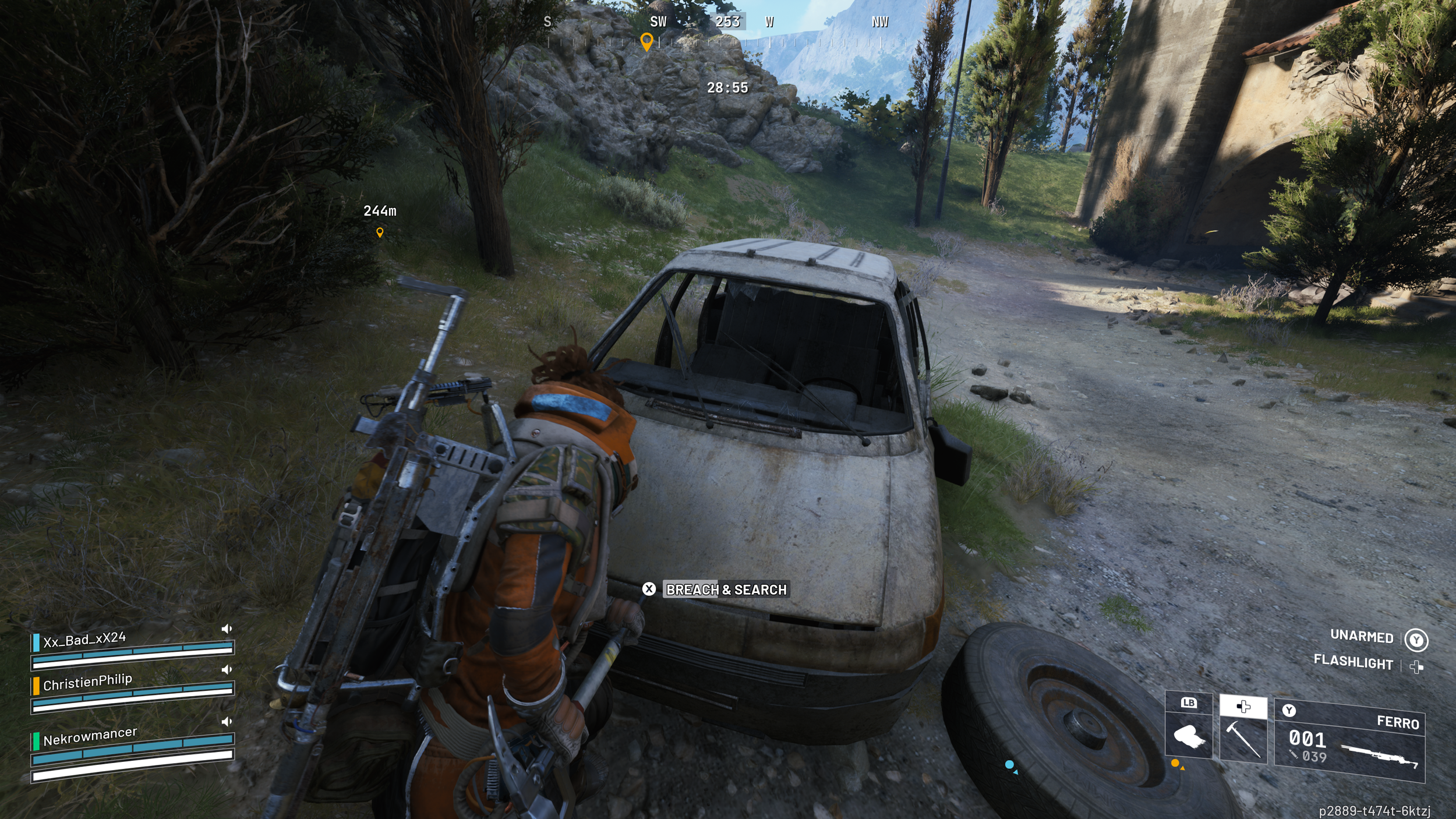Select the bandage quick-use slot
Image resolution: width=1456 pixels, height=819 pixels.
pos(1188,736)
